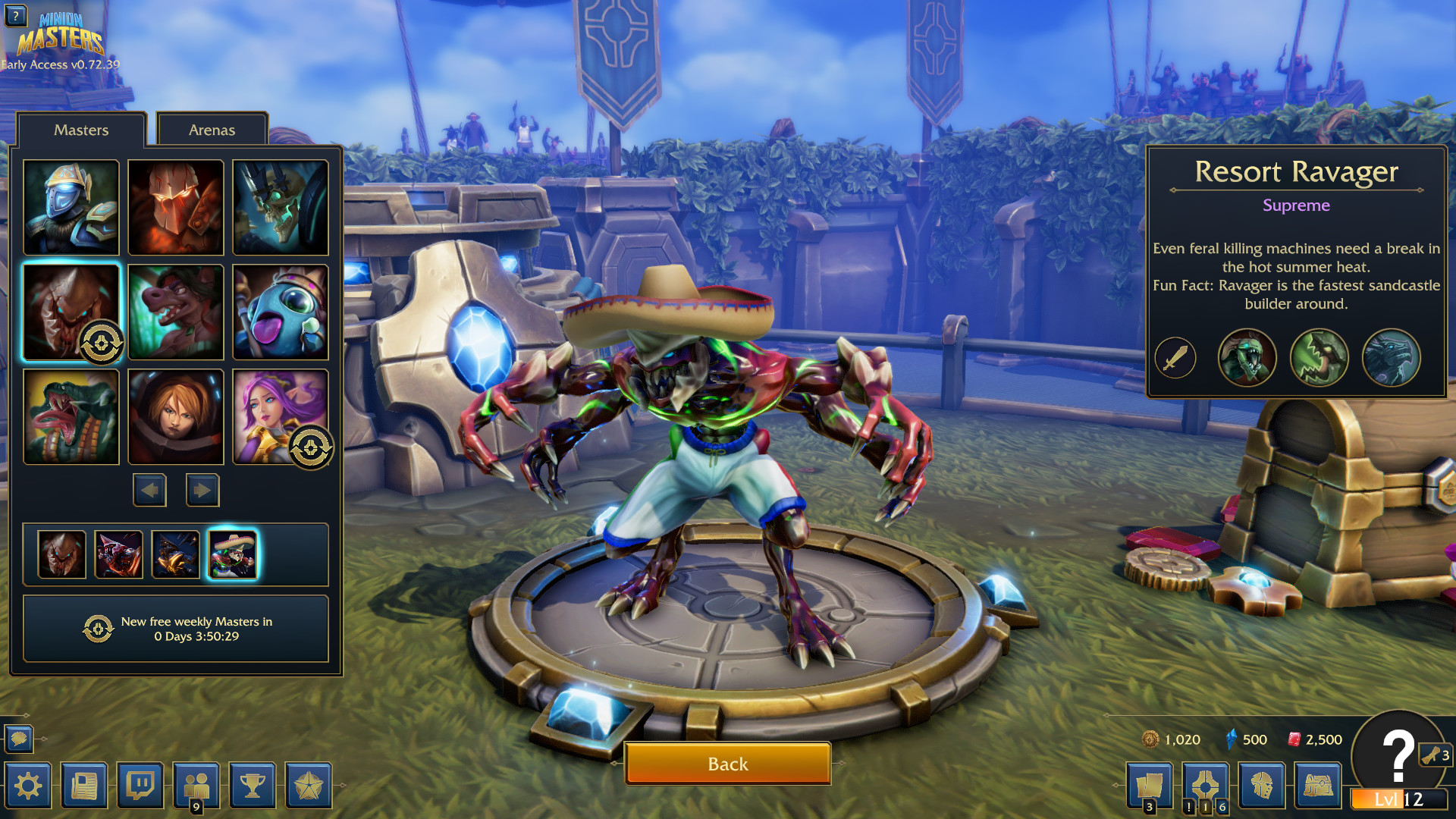Click the star emblem icon in bottom bar
Screen dimensions: 1456x819
coord(308,786)
